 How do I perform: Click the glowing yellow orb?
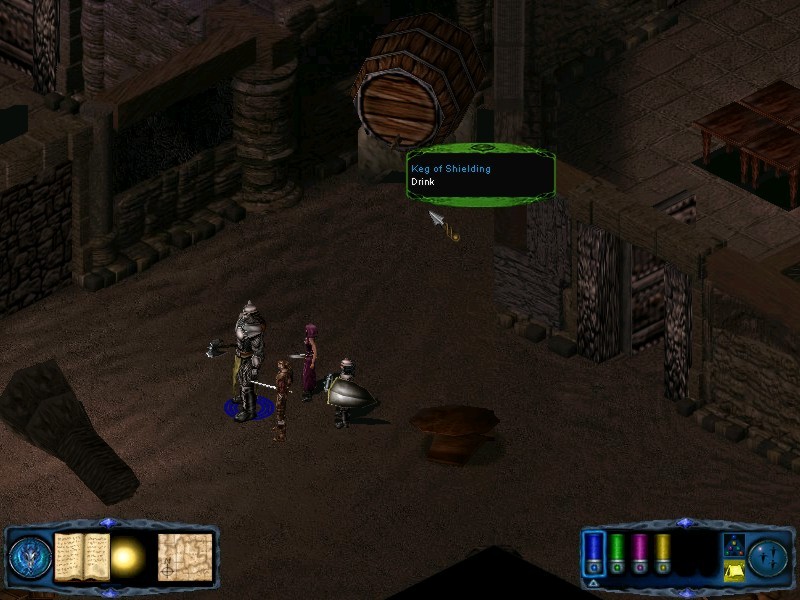tap(128, 555)
